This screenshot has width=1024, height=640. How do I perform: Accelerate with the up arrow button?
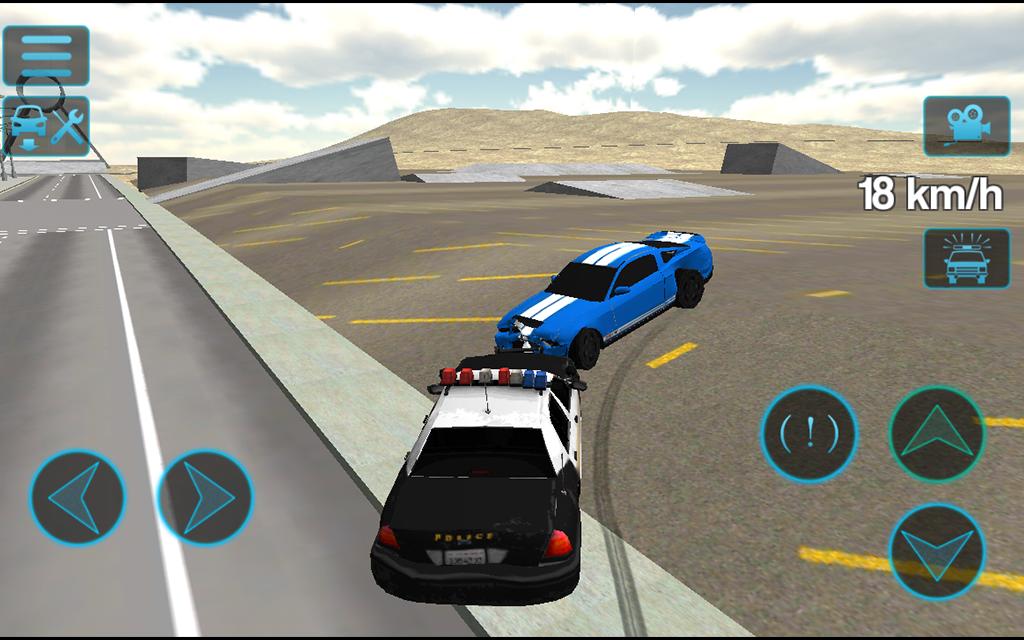937,434
